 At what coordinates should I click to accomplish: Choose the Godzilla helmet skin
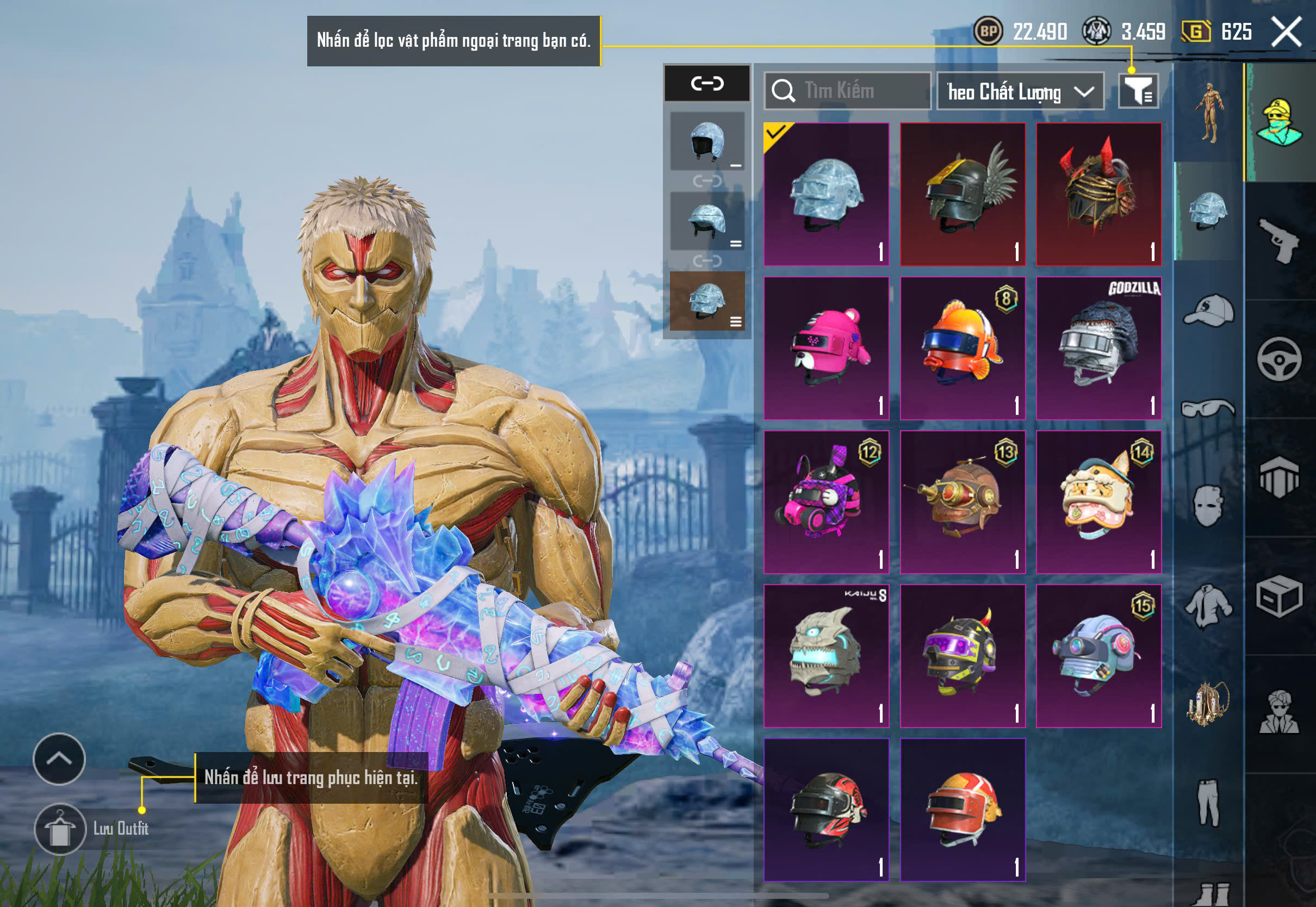pos(1098,349)
